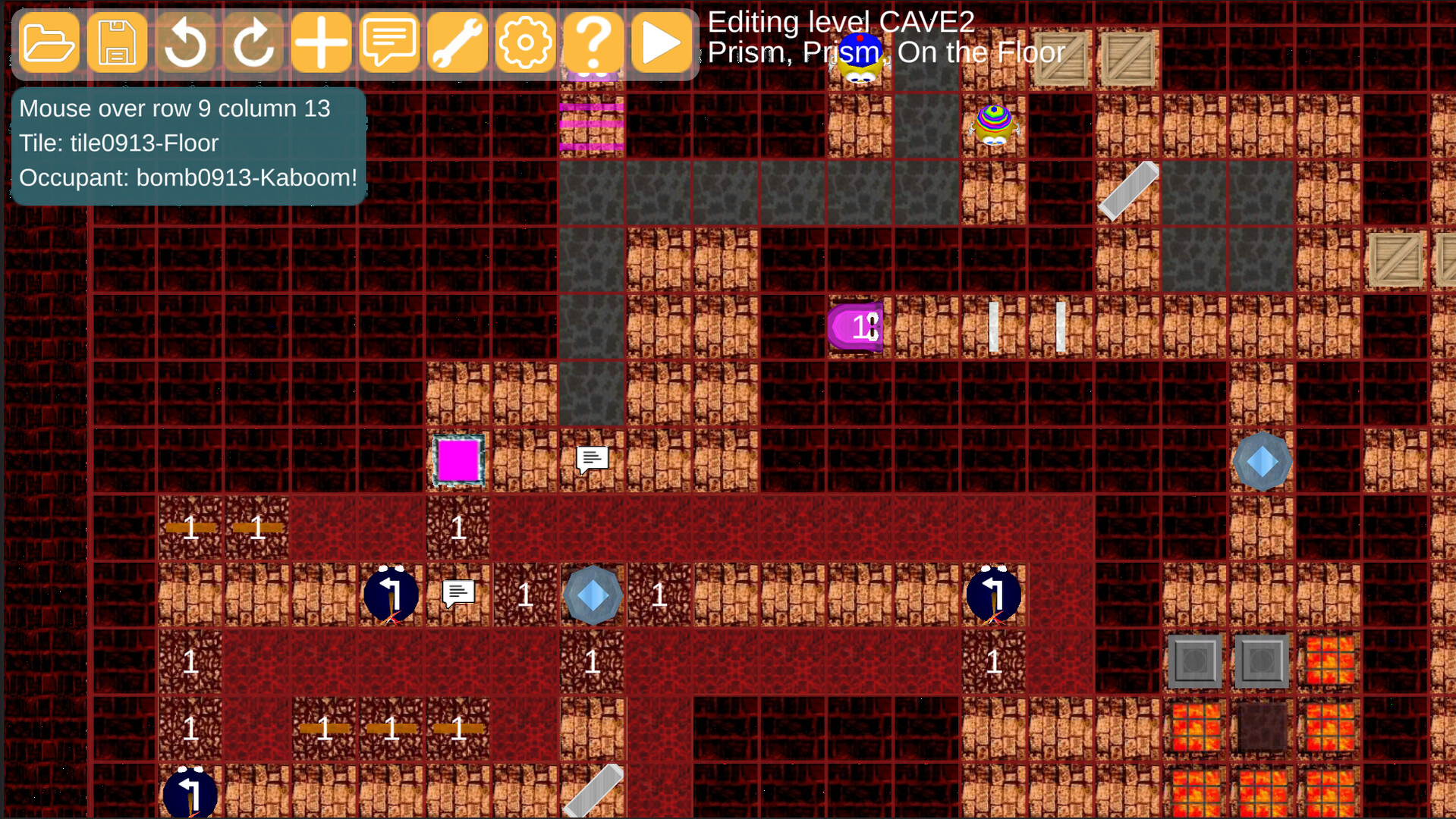Select the wrench editing tool
Screen dimensions: 1456x819
click(458, 42)
